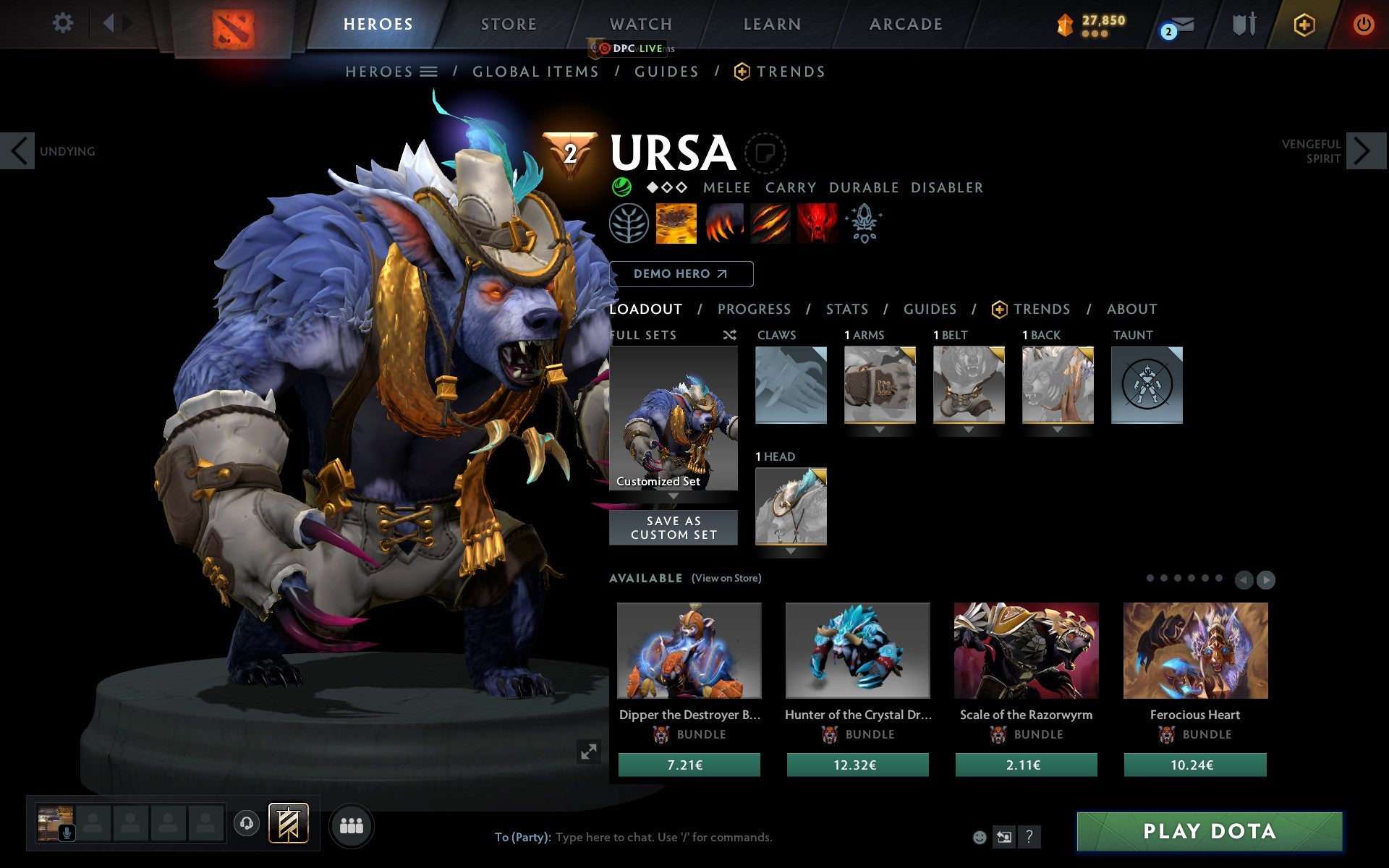Open the talent tree icon beside the abilities
The height and width of the screenshot is (868, 1389).
pos(629,224)
